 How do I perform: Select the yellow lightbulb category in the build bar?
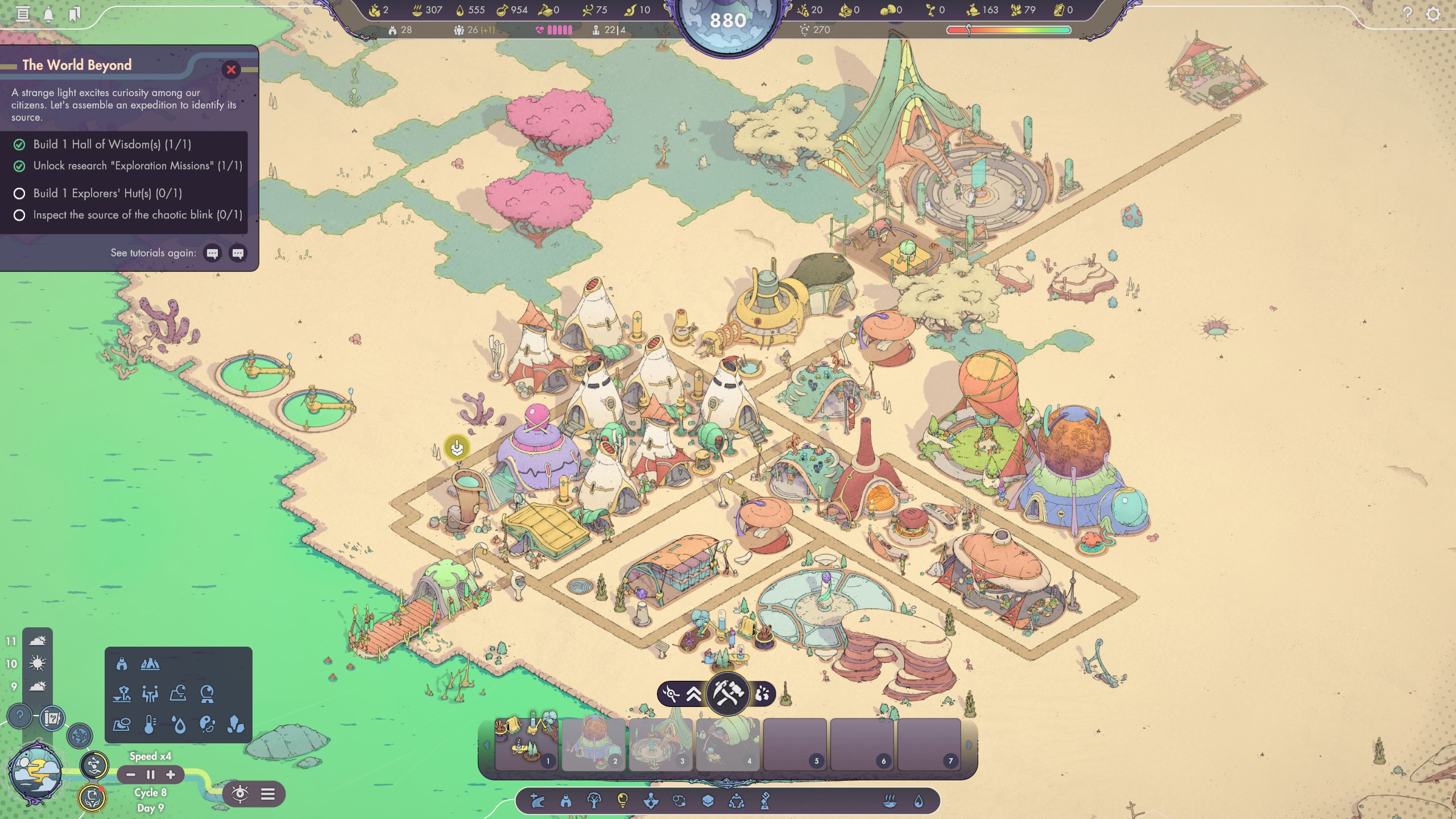coord(622,801)
